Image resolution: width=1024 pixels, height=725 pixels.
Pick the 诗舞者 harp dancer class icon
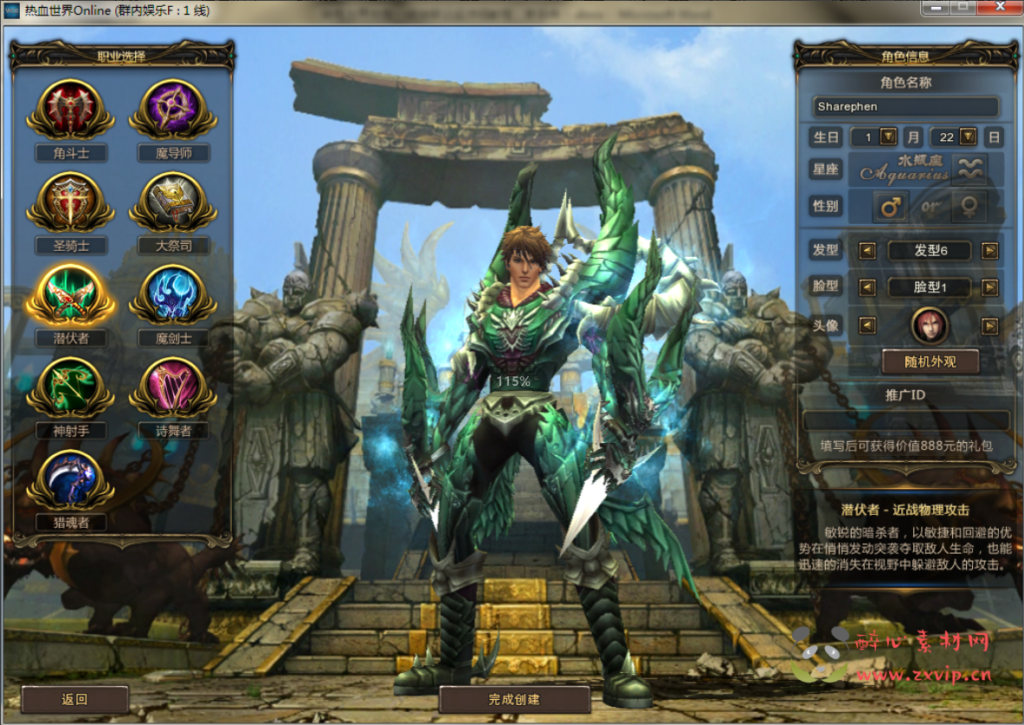tap(172, 387)
